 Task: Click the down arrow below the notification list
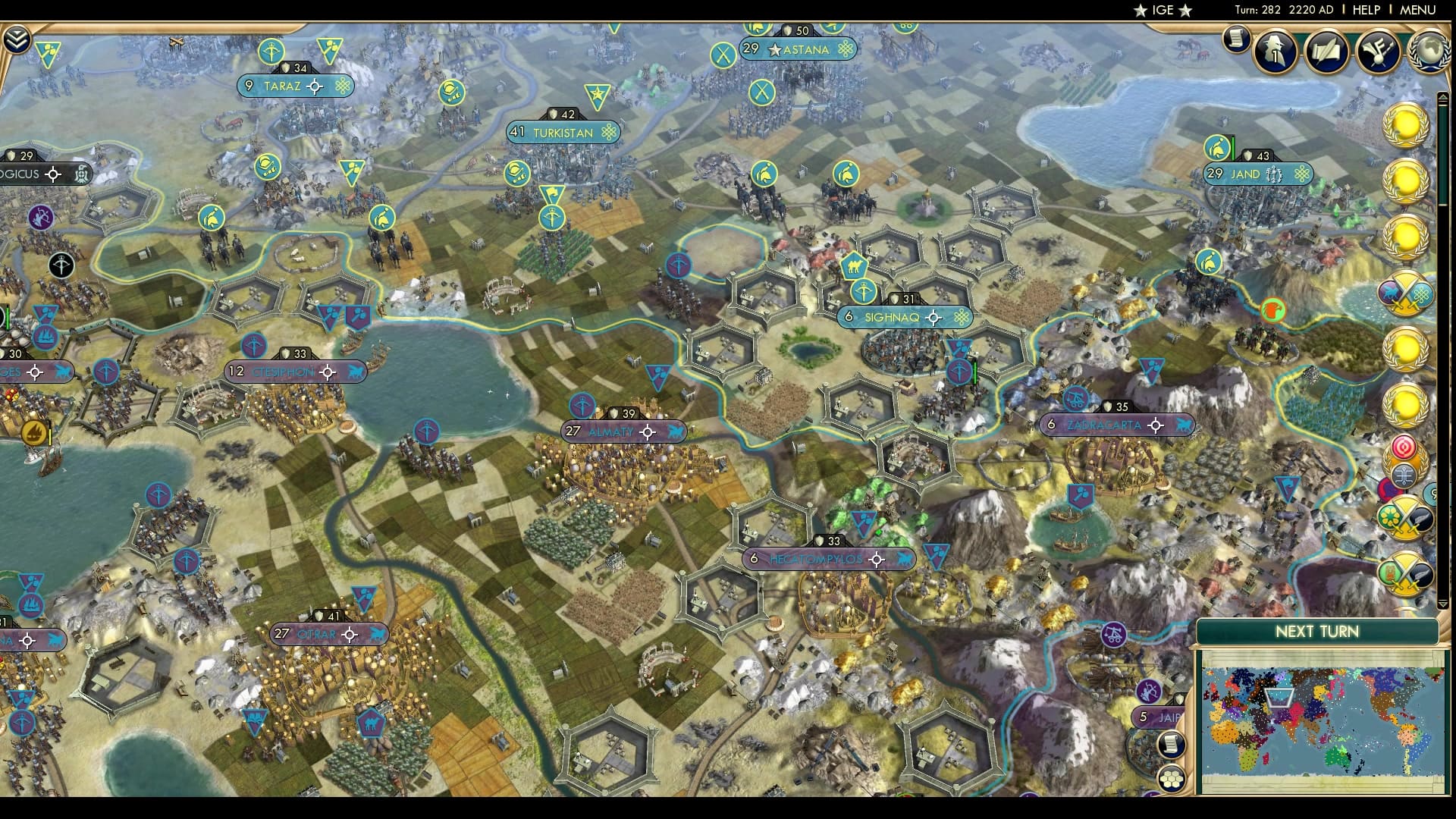(x=1443, y=604)
